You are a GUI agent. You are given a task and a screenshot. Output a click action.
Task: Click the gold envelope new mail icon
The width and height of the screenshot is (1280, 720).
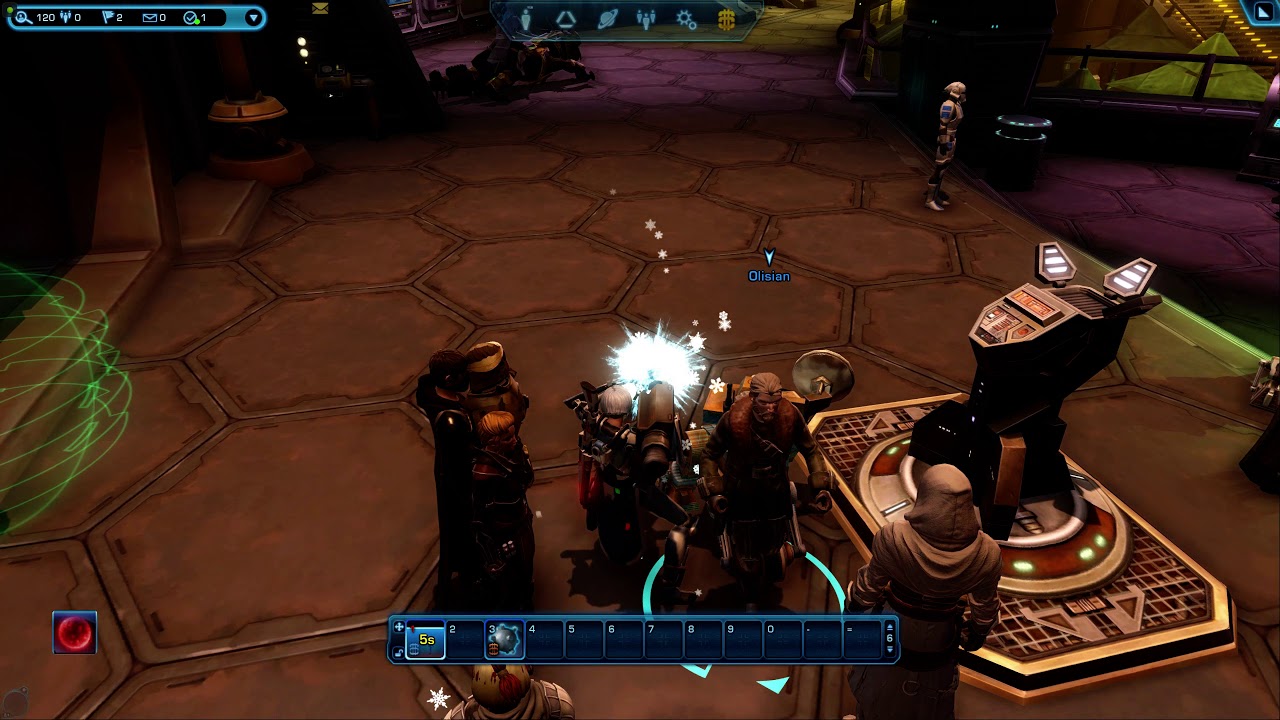coord(320,8)
